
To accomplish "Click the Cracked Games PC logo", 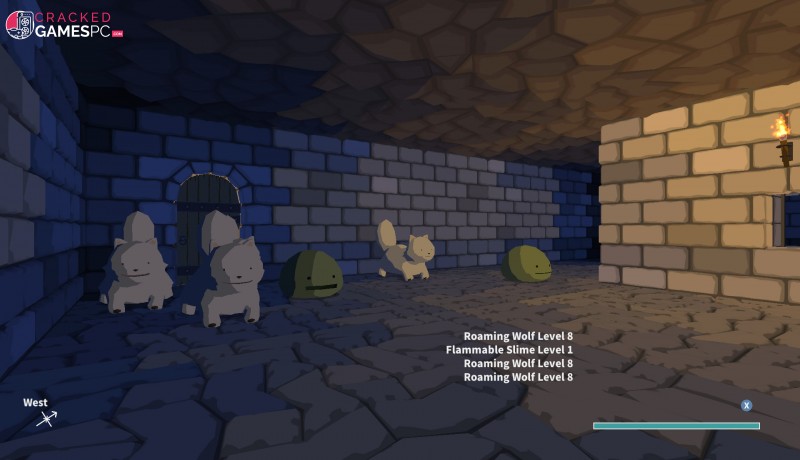I will coord(64,25).
